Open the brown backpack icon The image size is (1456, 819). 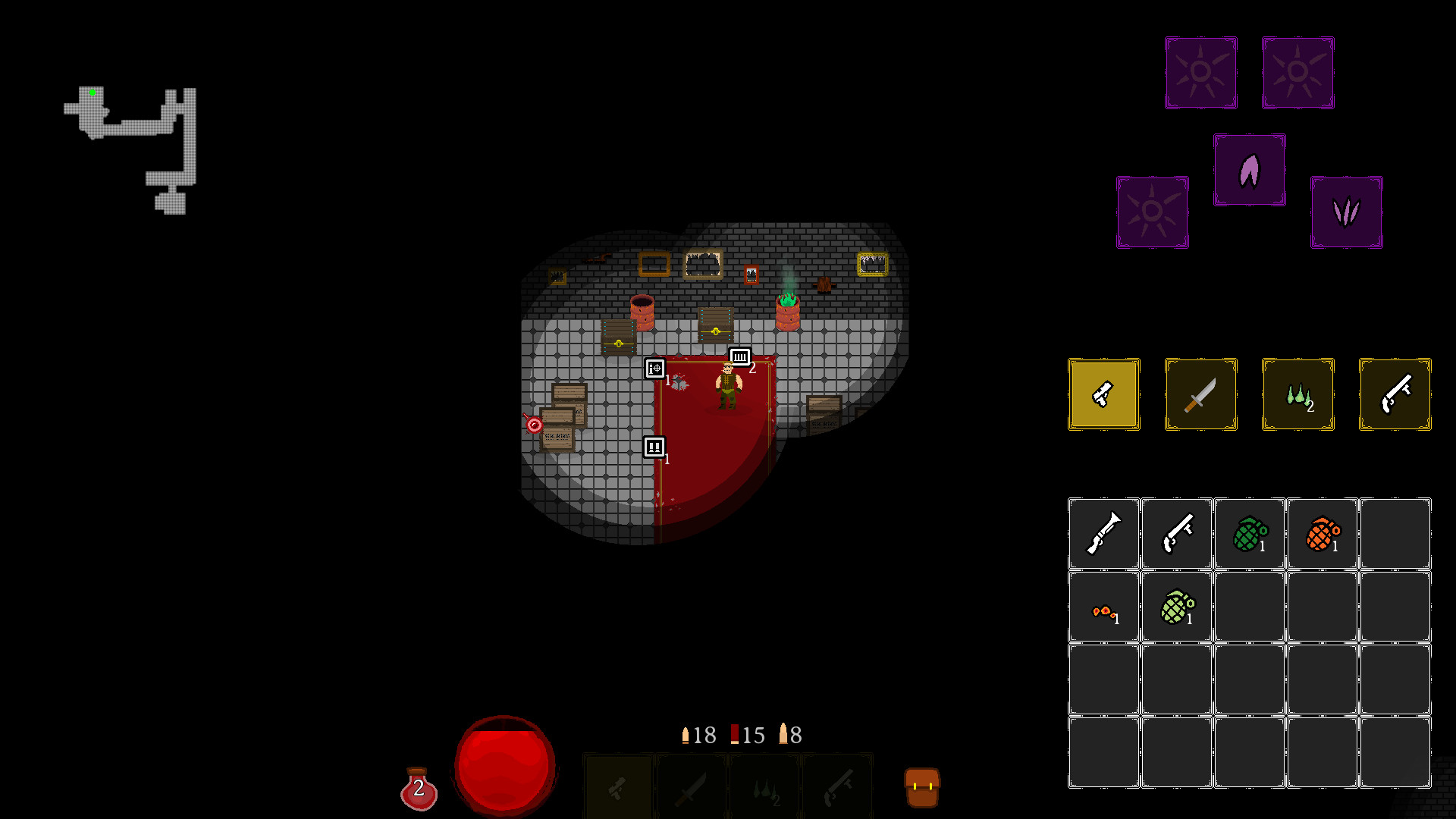pyautogui.click(x=922, y=786)
